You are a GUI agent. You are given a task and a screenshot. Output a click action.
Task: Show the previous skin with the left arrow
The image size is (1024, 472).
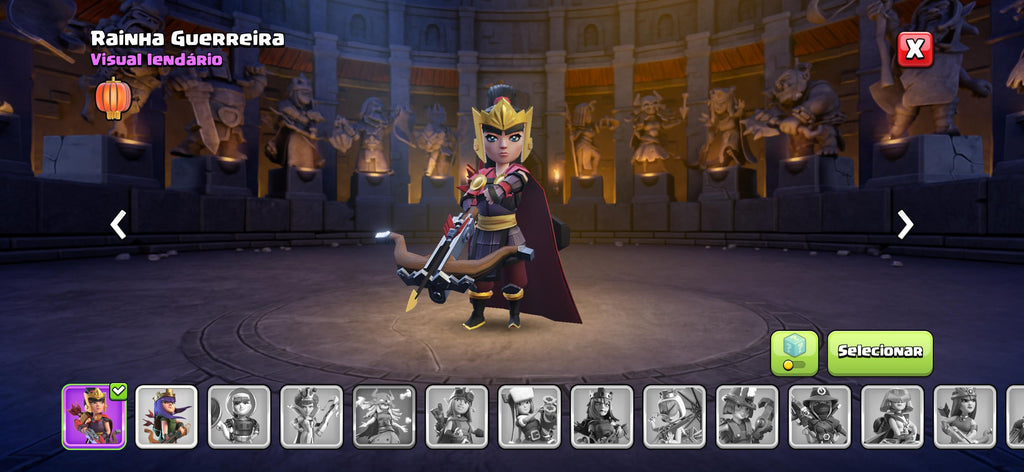click(118, 224)
